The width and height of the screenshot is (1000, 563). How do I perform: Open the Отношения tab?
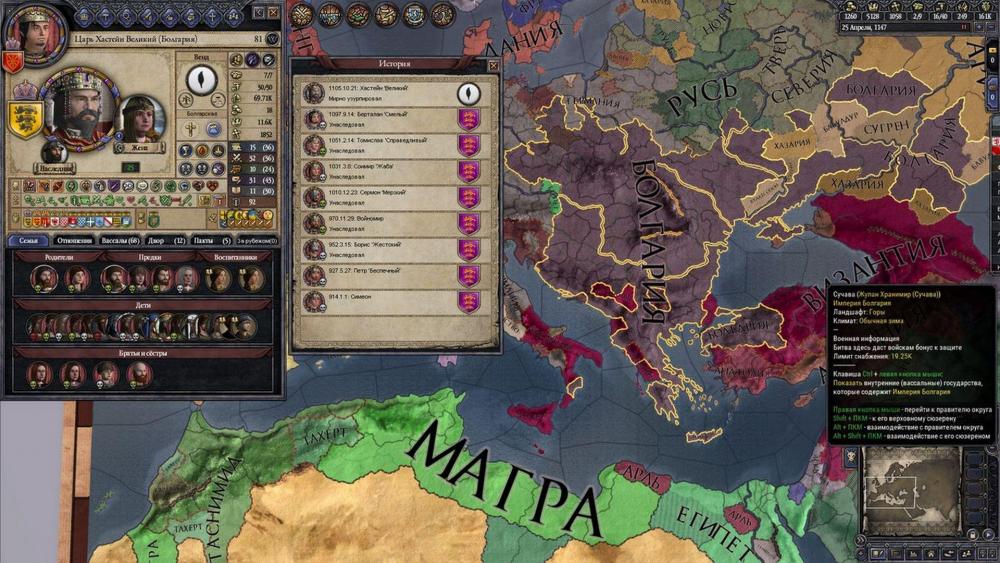click(75, 241)
